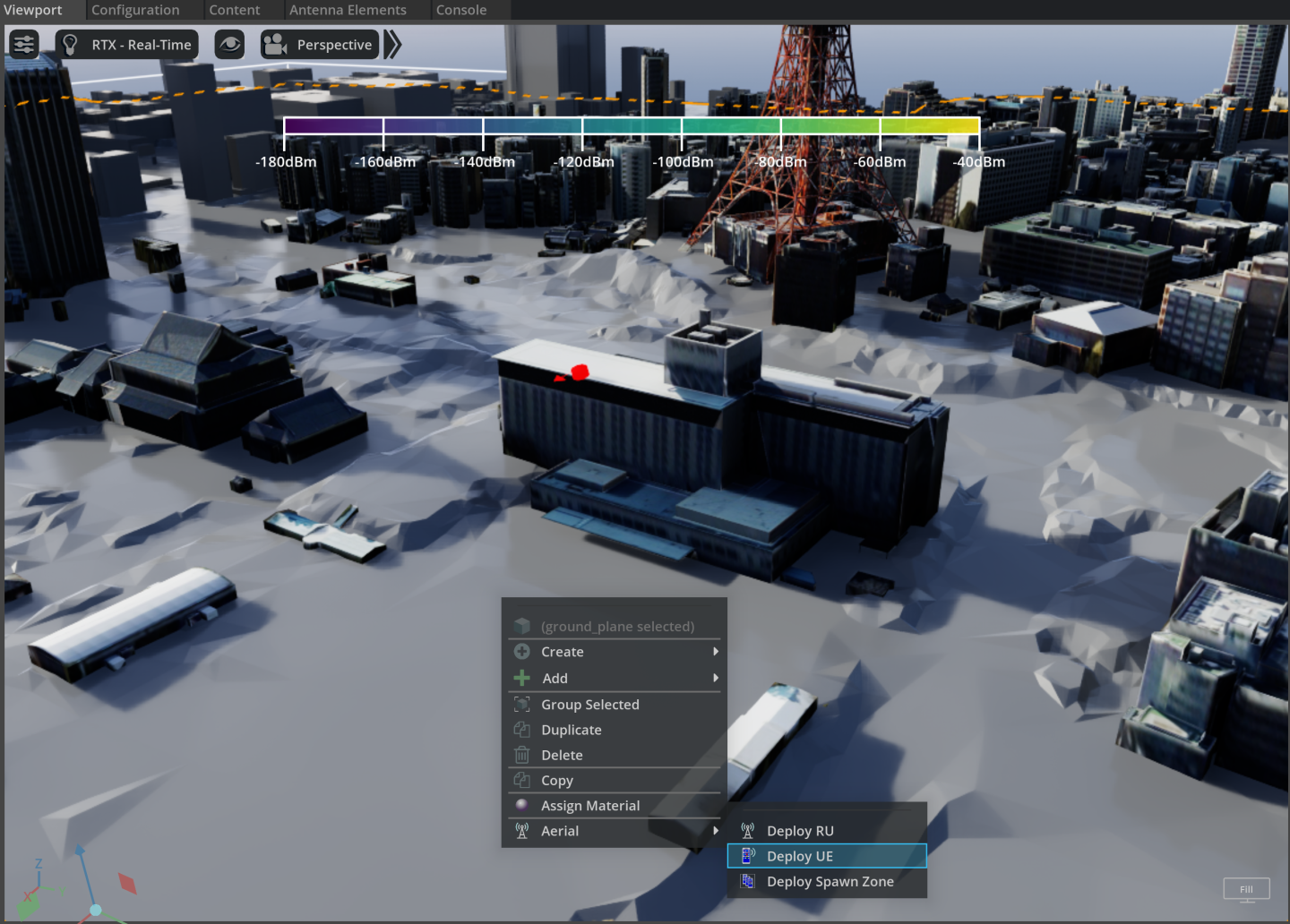Select Duplicate in the context menu
1290x924 pixels.
coord(572,730)
